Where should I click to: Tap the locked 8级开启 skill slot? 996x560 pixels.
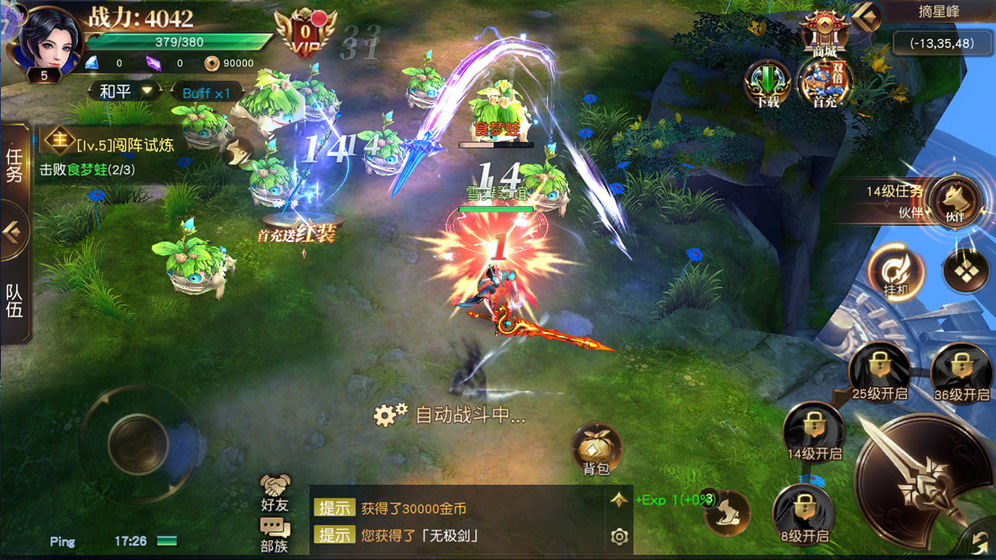(x=804, y=512)
